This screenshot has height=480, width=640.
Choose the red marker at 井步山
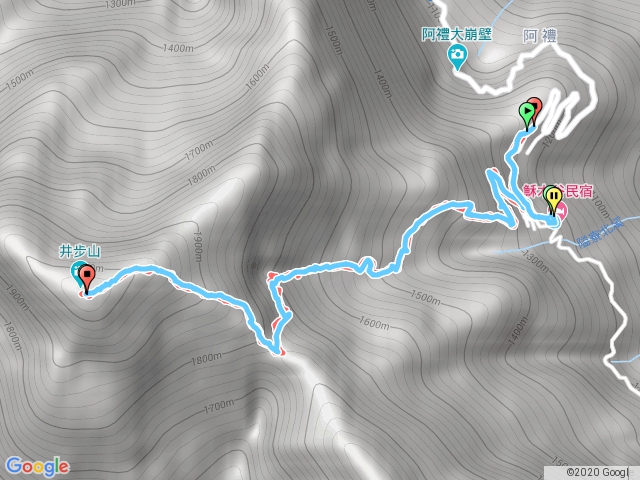86,277
